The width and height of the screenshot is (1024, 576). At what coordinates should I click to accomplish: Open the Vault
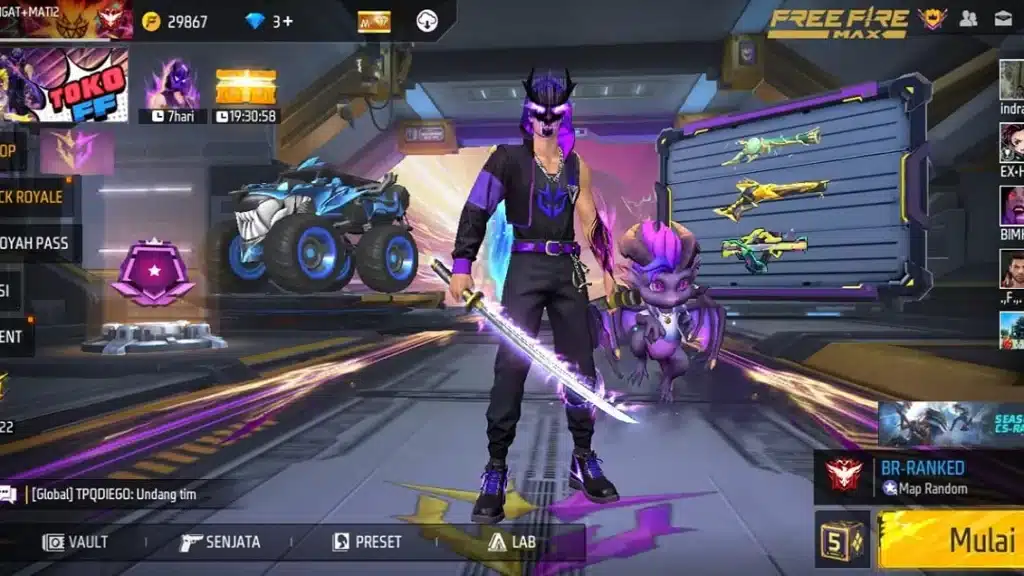[75, 542]
